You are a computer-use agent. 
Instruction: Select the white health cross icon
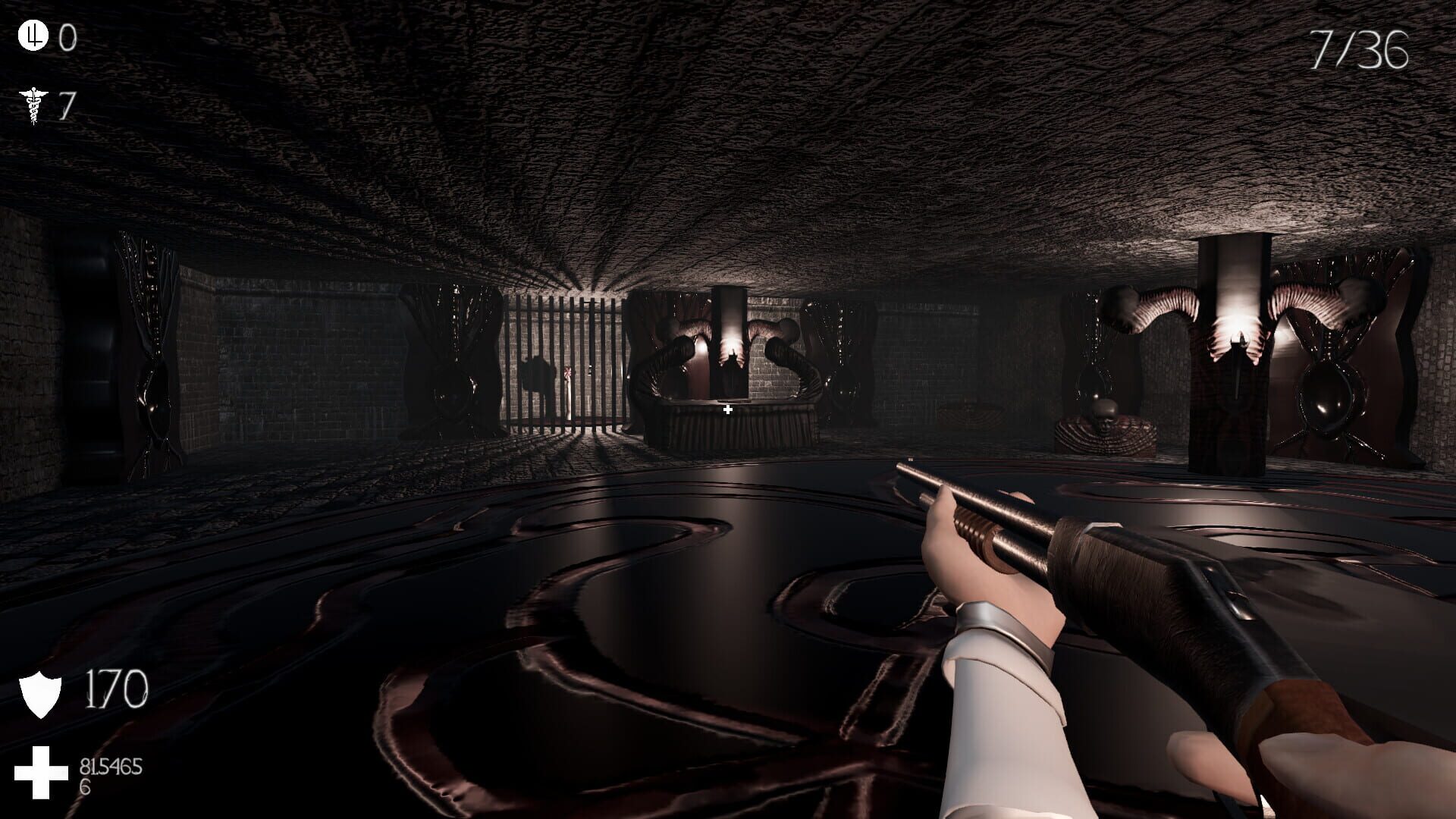point(41,772)
